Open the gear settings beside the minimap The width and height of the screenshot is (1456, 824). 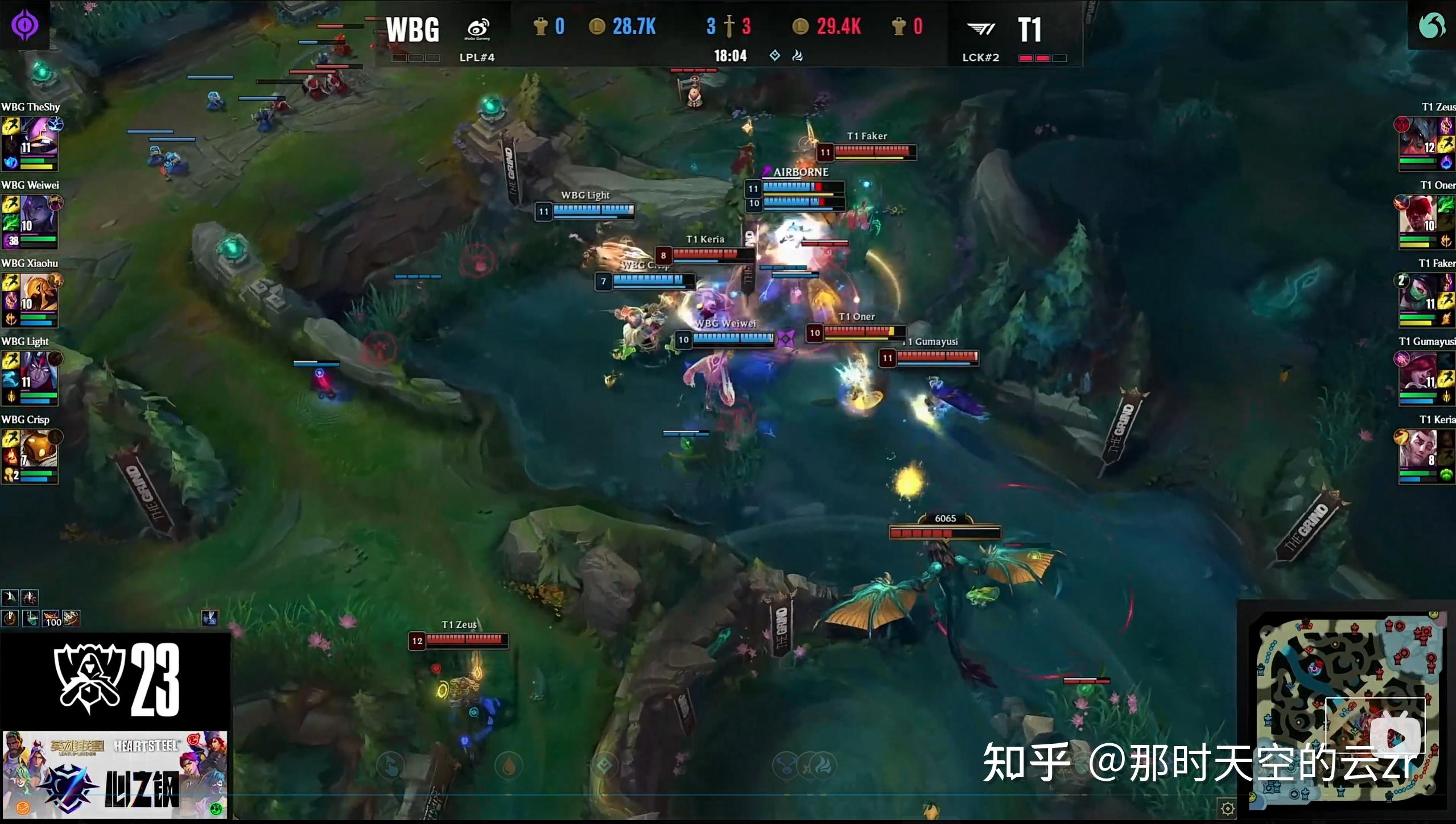pos(1227,808)
